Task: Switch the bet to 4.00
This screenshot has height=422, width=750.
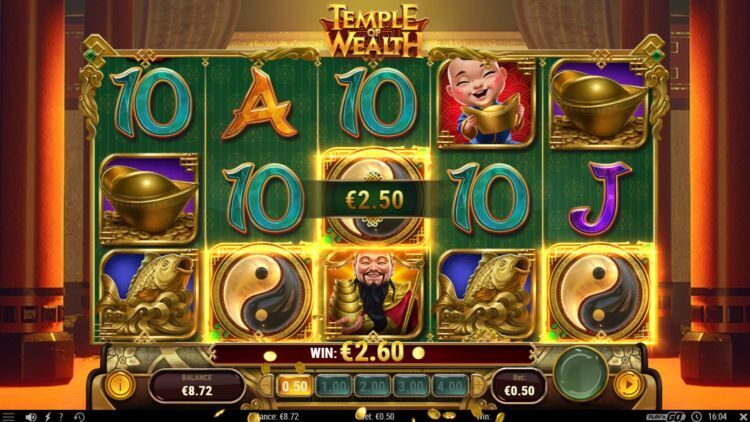Action: (451, 384)
